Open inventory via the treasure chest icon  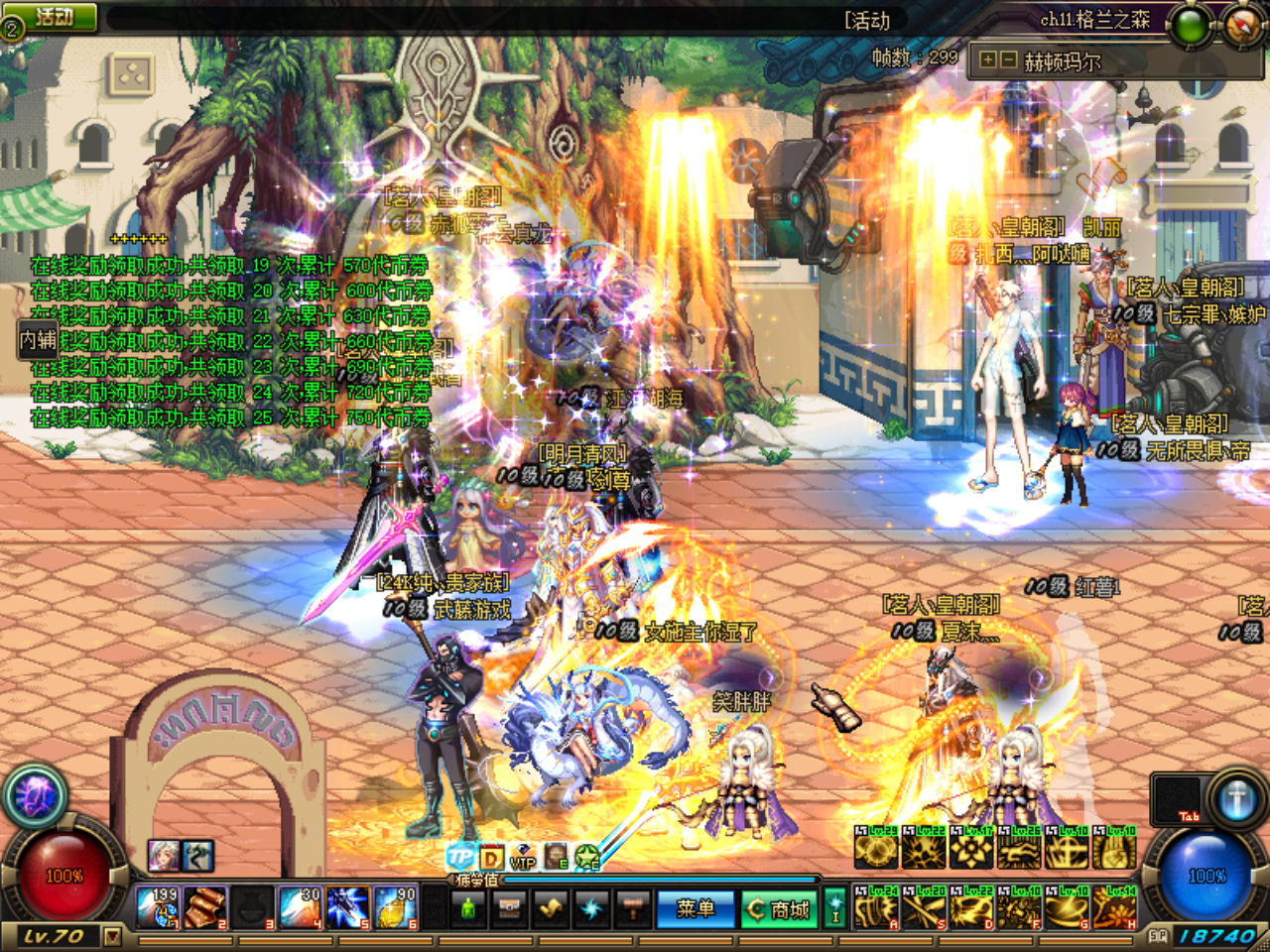[x=509, y=910]
